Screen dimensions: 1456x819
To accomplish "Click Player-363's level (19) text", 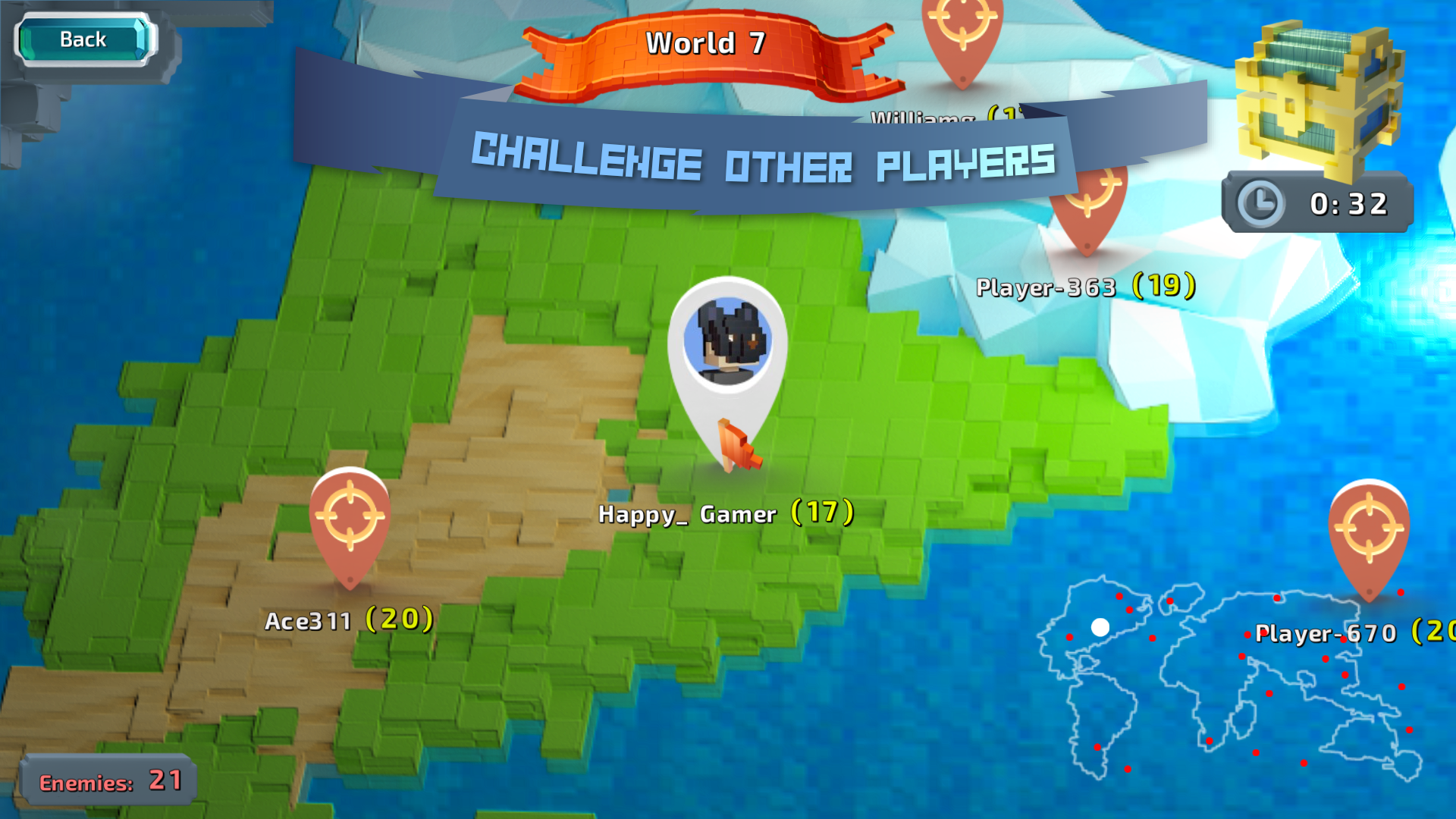I will click(x=1163, y=287).
